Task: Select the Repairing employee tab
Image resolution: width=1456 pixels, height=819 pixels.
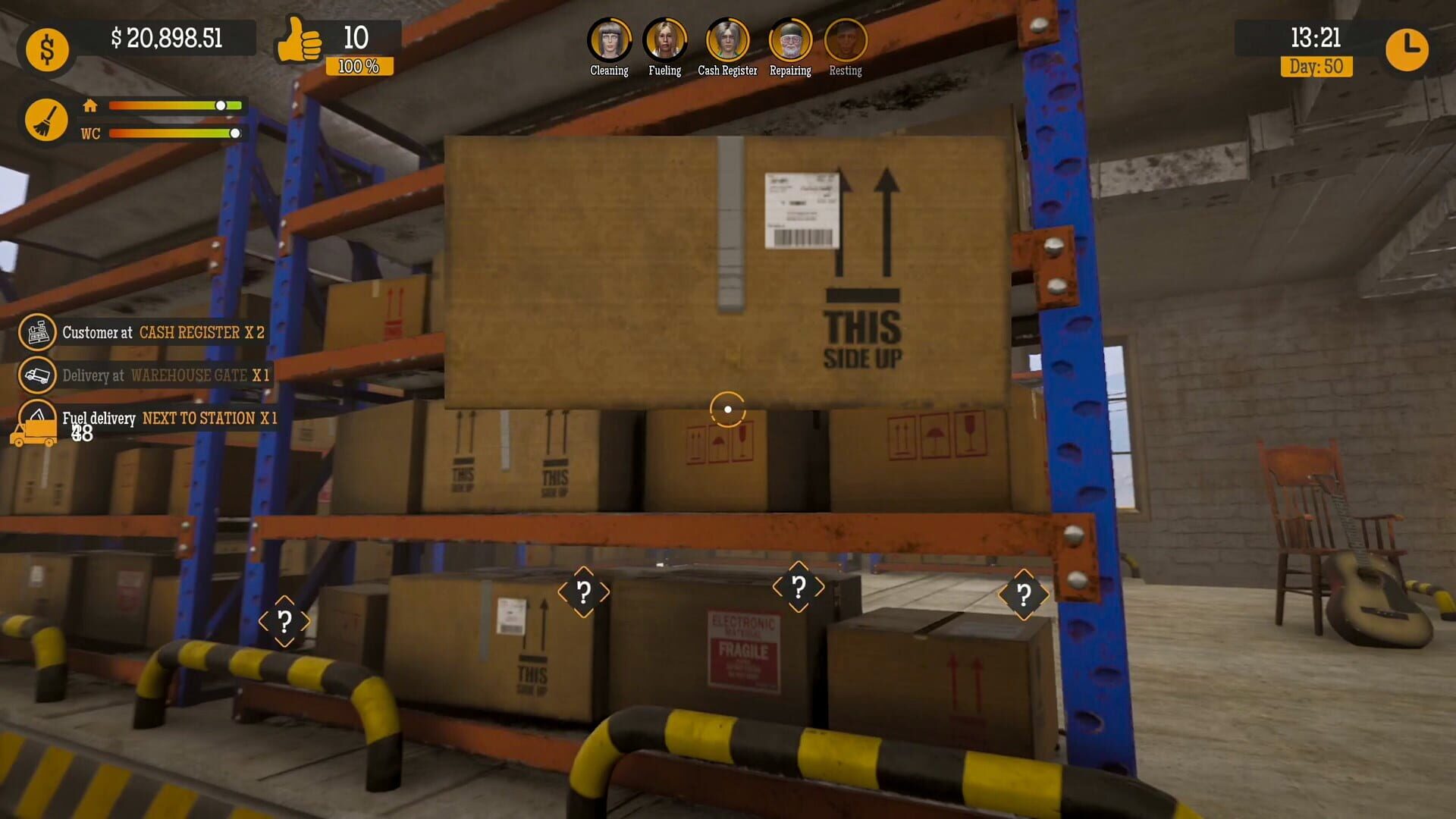Action: [x=790, y=39]
